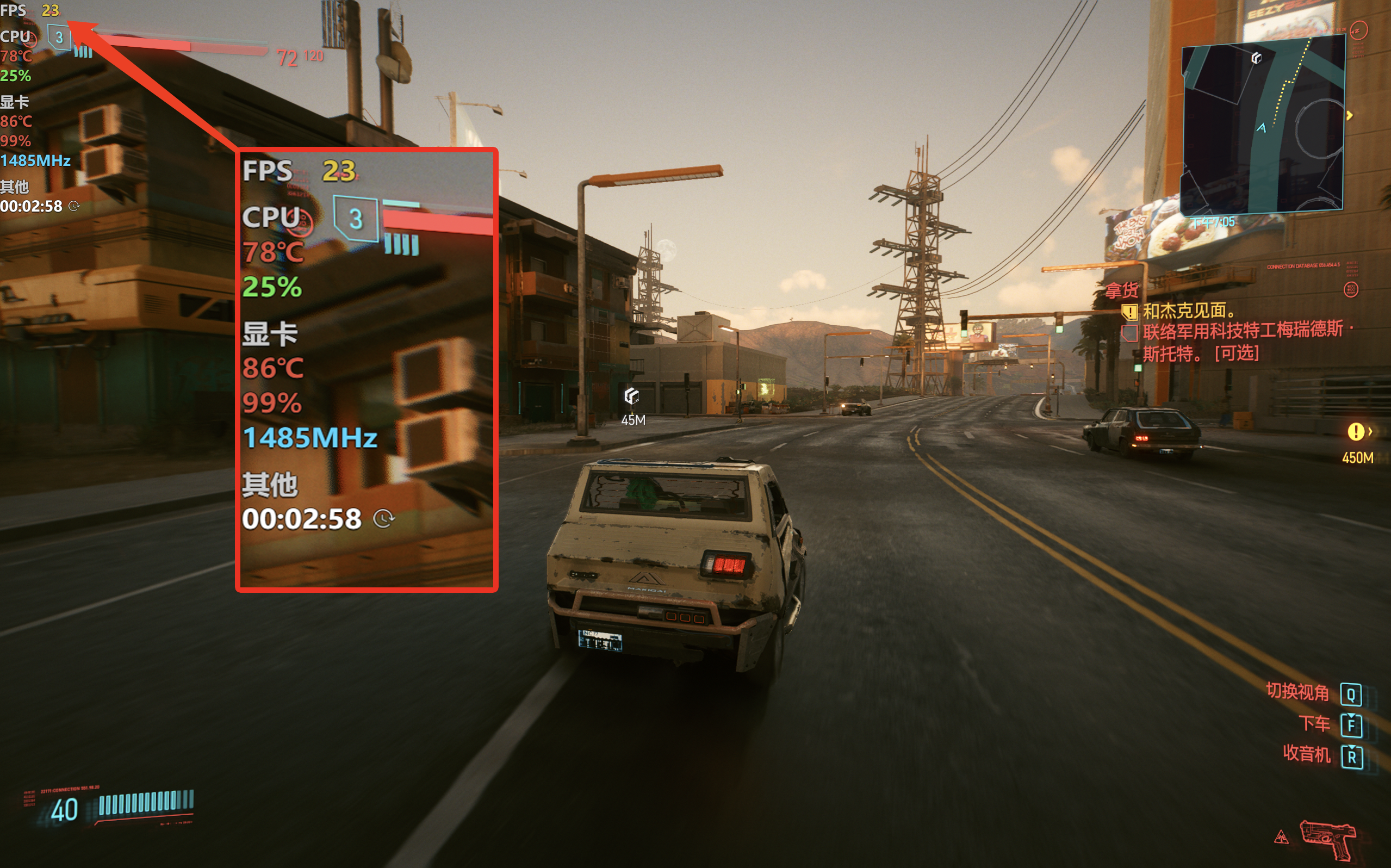Select the pistol weapon icon
Image resolution: width=1391 pixels, height=868 pixels.
[x=1328, y=839]
